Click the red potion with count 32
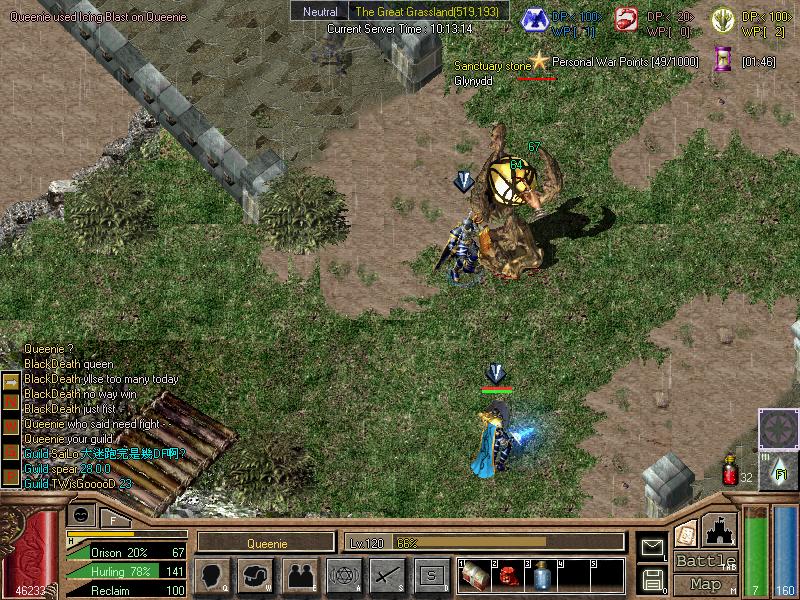 coord(730,471)
